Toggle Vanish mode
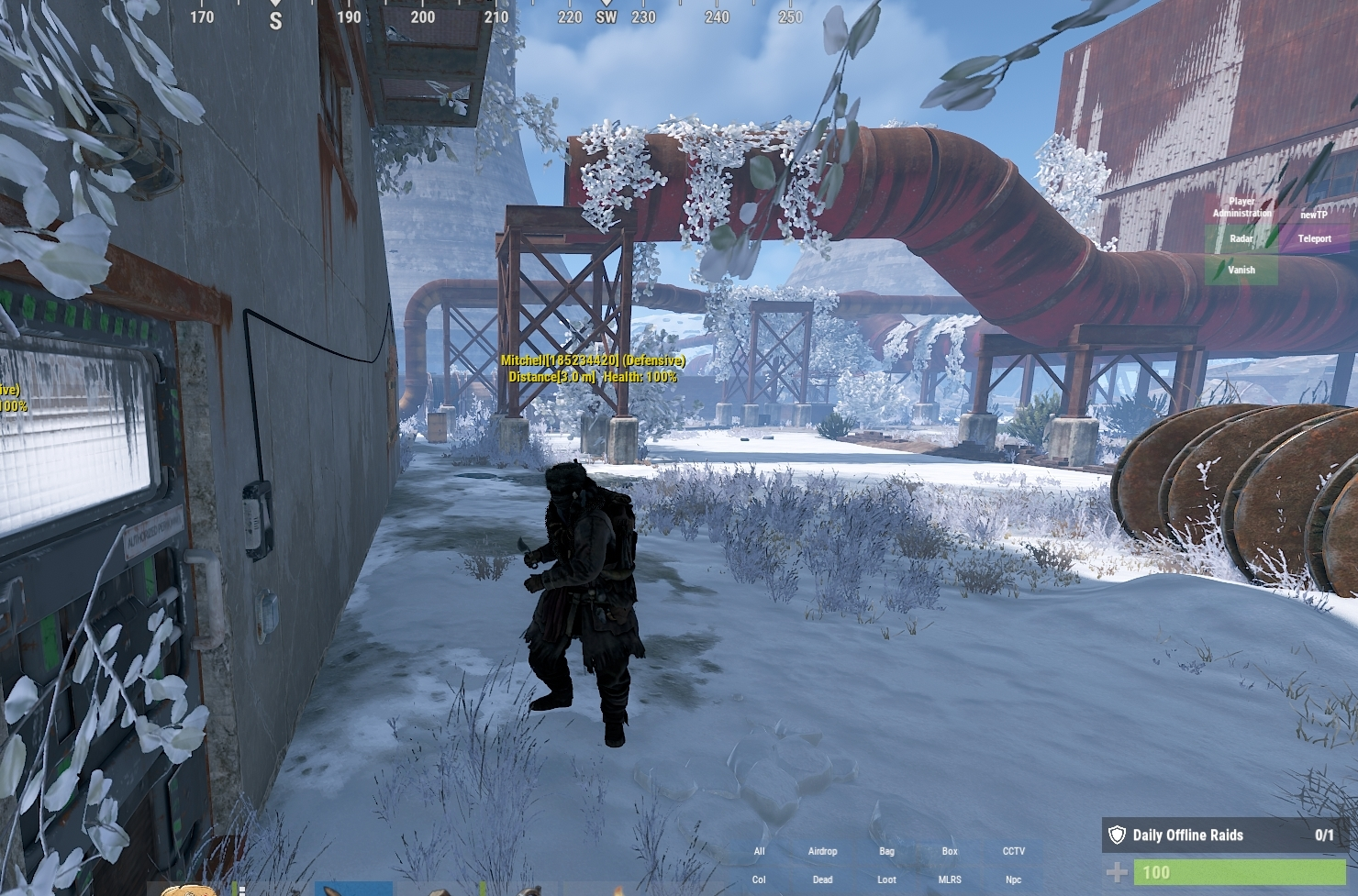Image resolution: width=1358 pixels, height=896 pixels. (1241, 270)
